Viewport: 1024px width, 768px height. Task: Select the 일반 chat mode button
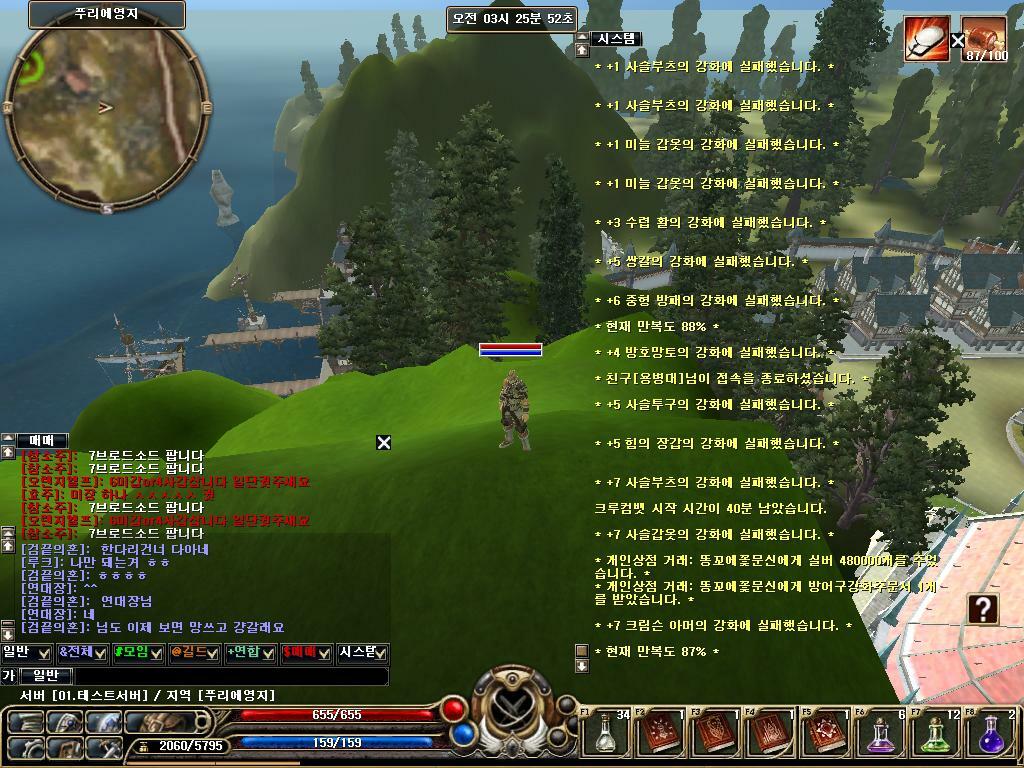pos(47,676)
